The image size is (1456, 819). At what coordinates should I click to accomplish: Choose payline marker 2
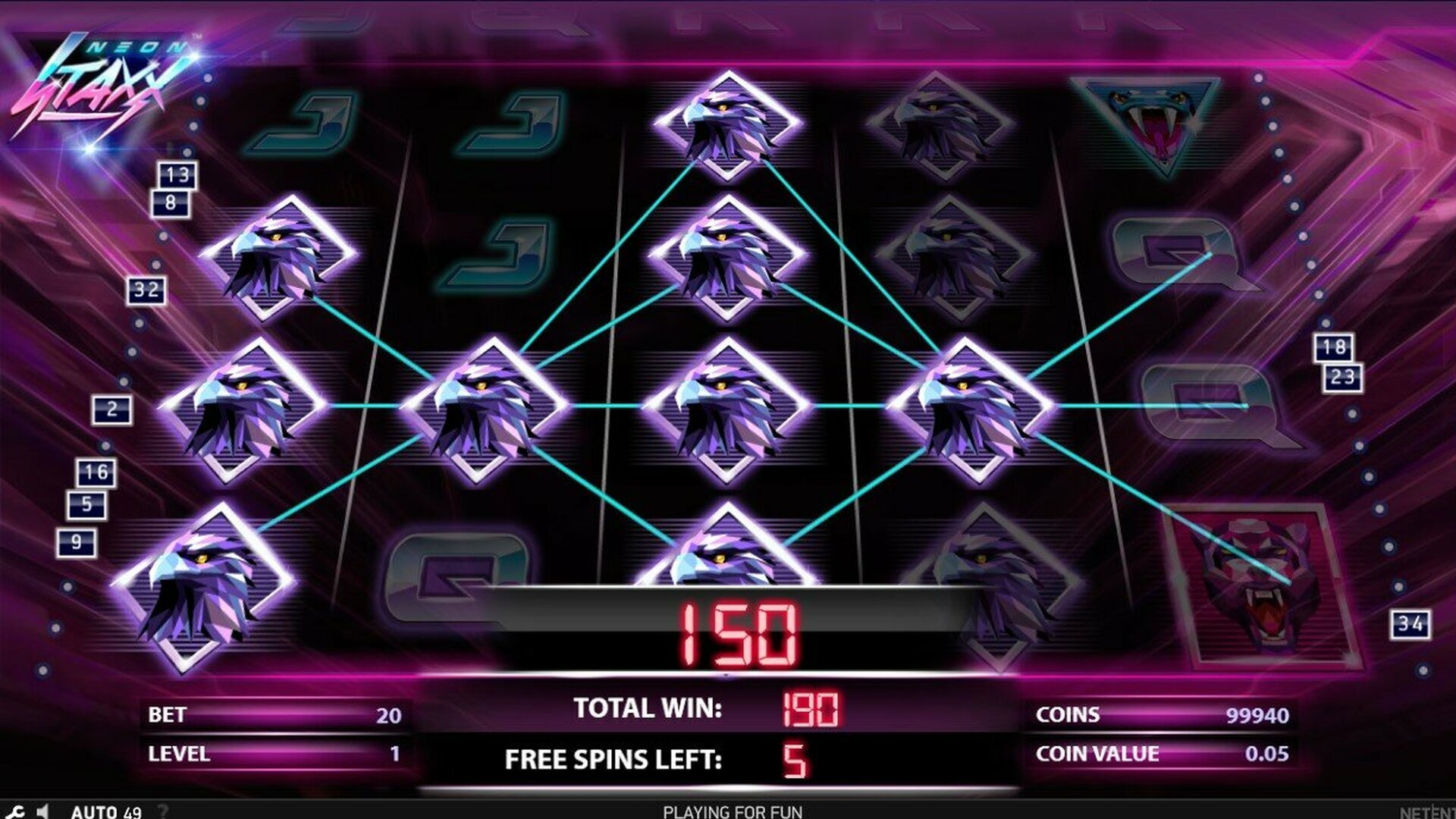(x=112, y=409)
